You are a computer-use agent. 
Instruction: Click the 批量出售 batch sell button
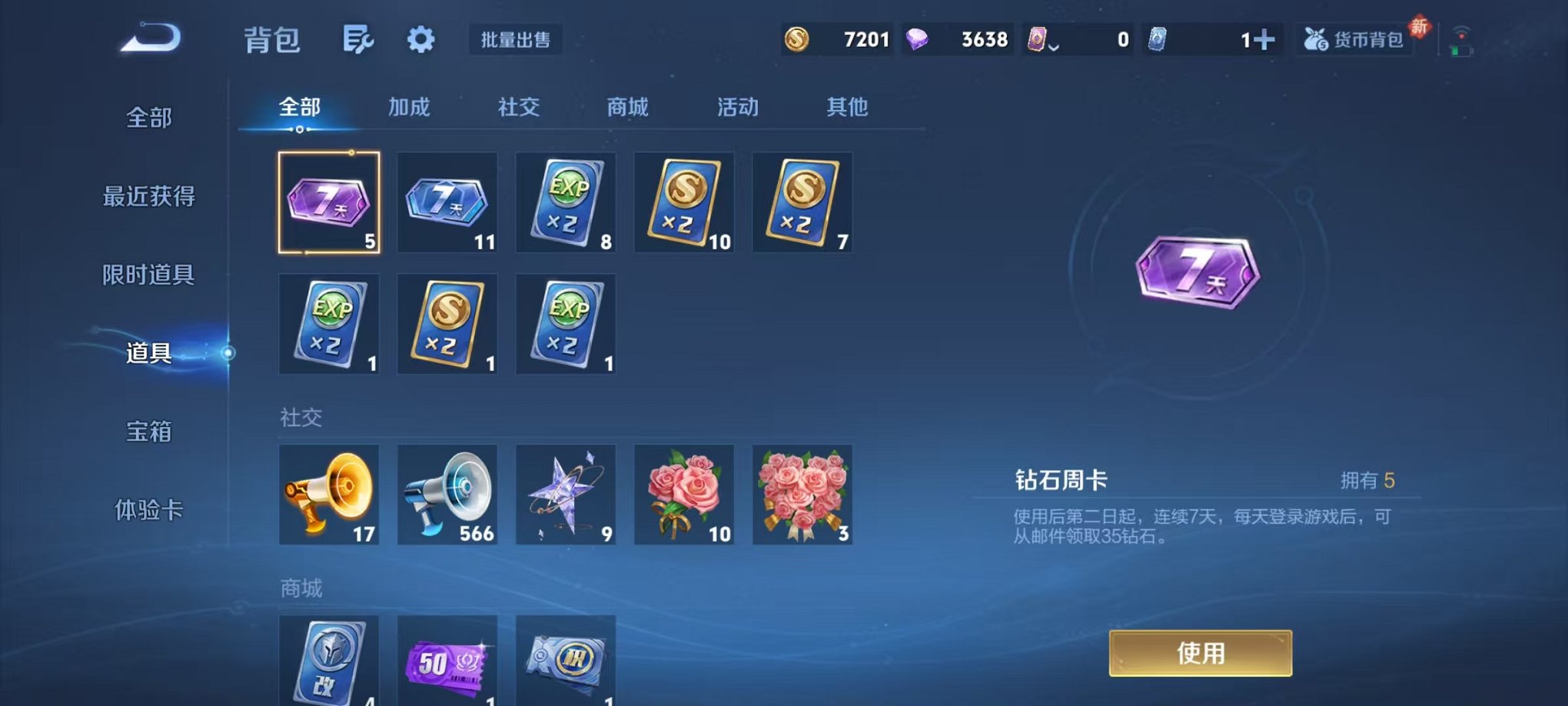point(517,40)
